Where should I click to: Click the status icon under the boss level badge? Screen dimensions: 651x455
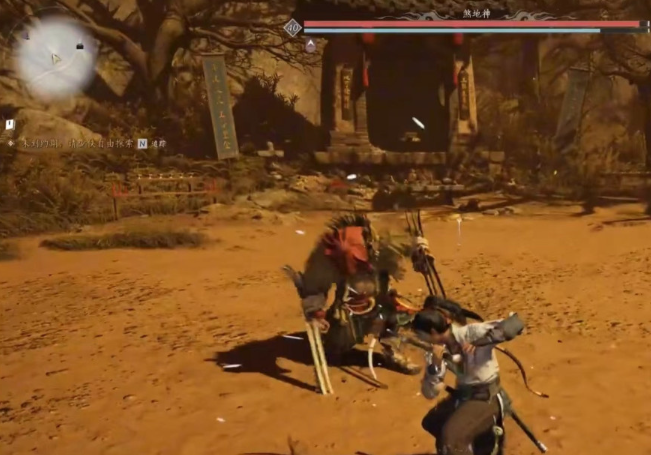point(310,46)
